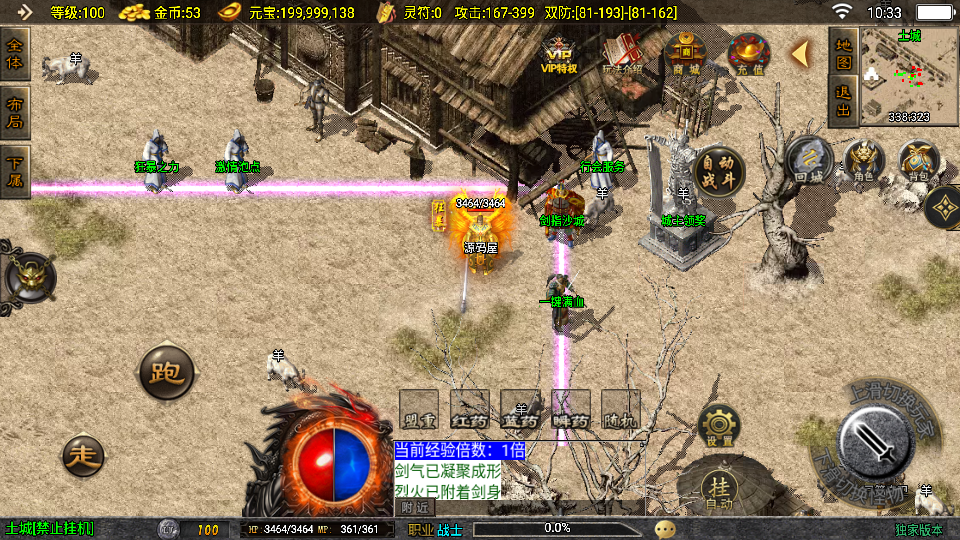Open the 设置 settings gear

(719, 427)
